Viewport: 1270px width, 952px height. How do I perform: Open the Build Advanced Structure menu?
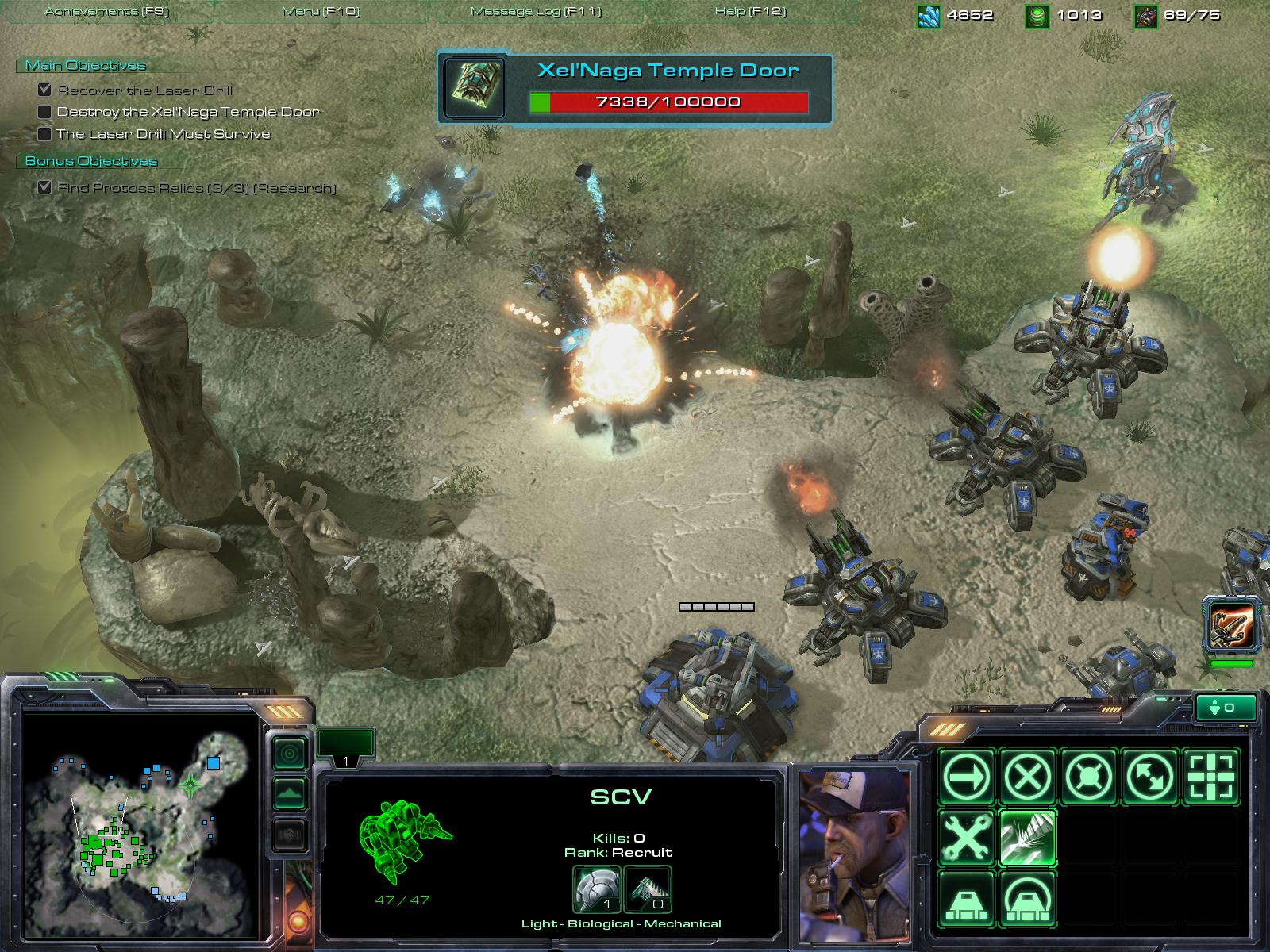point(1028,898)
